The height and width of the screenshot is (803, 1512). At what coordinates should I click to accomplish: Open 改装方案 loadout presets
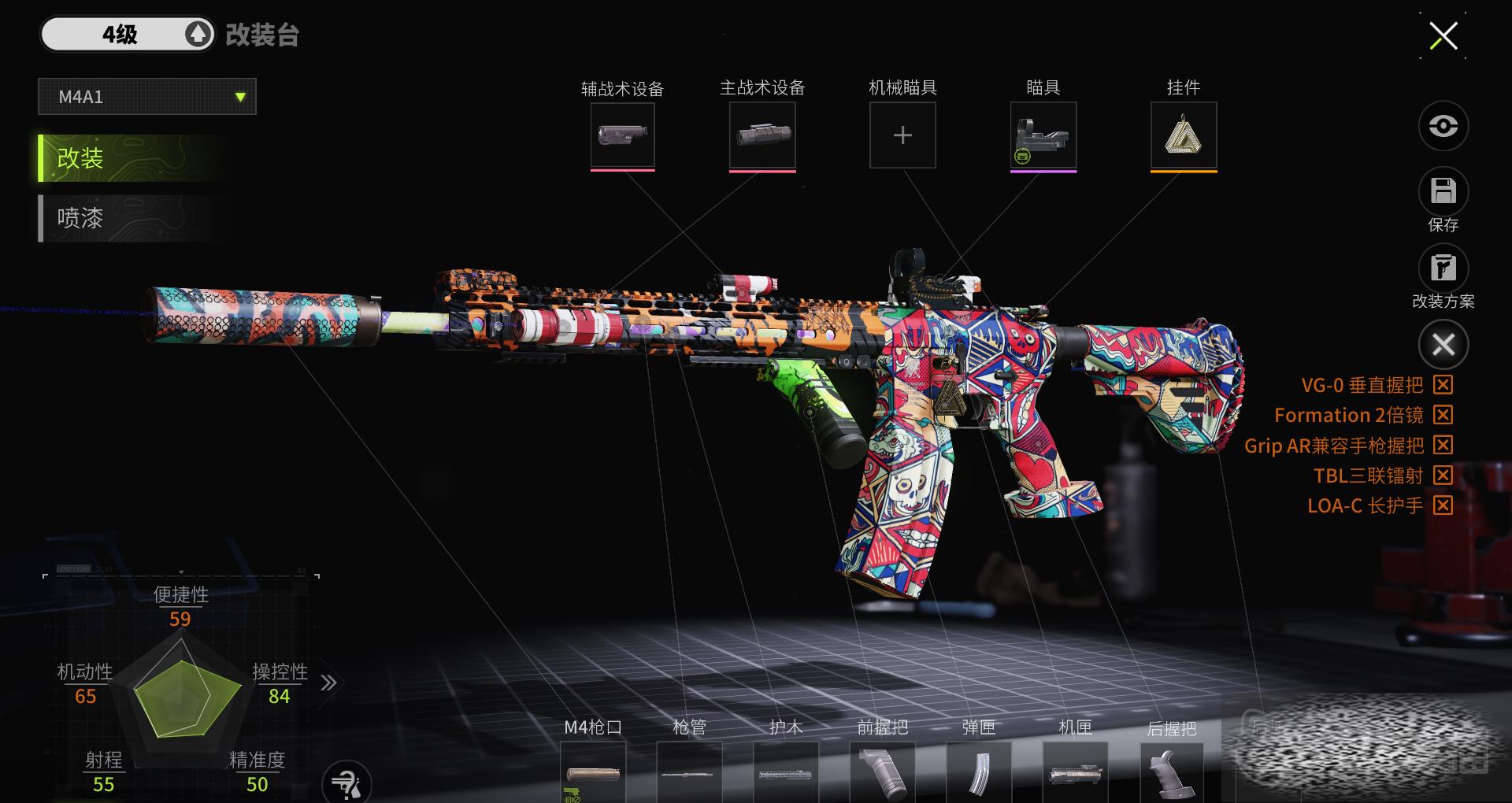(1443, 269)
